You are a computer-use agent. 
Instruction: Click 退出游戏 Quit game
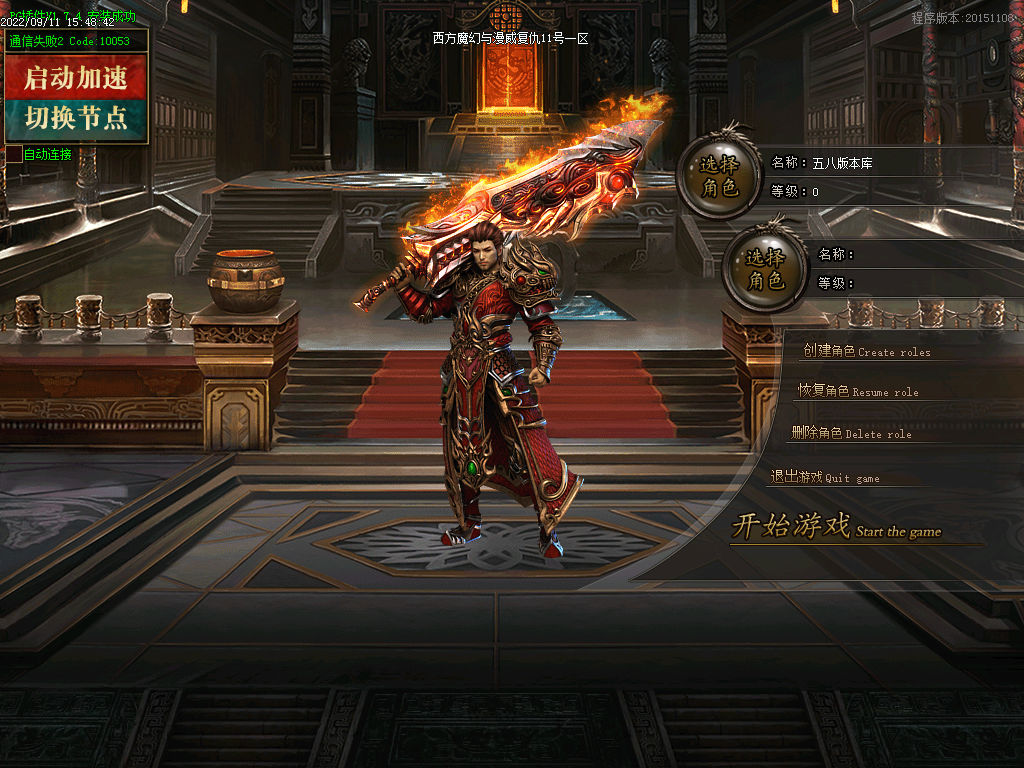click(x=825, y=477)
